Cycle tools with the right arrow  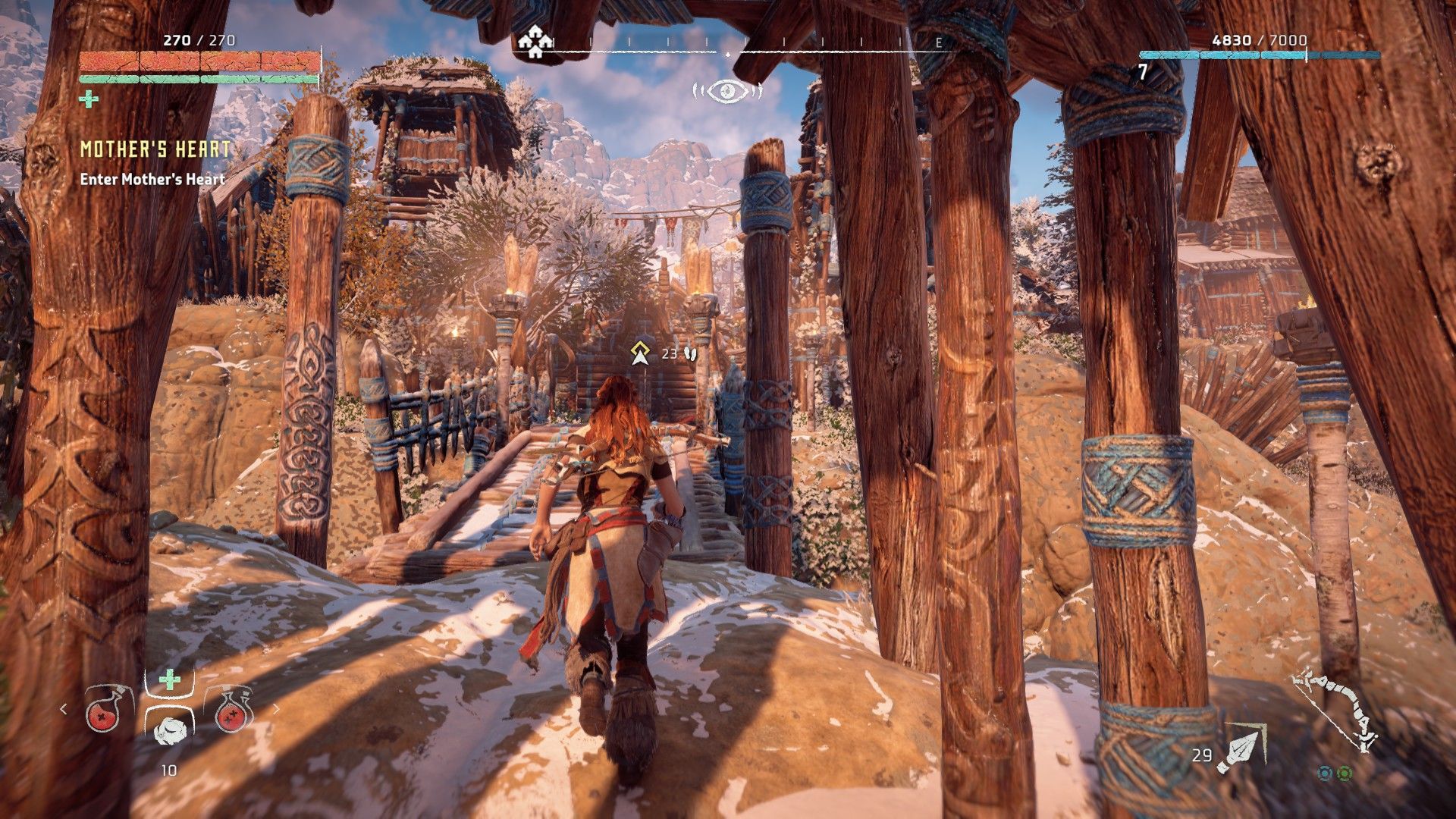276,709
